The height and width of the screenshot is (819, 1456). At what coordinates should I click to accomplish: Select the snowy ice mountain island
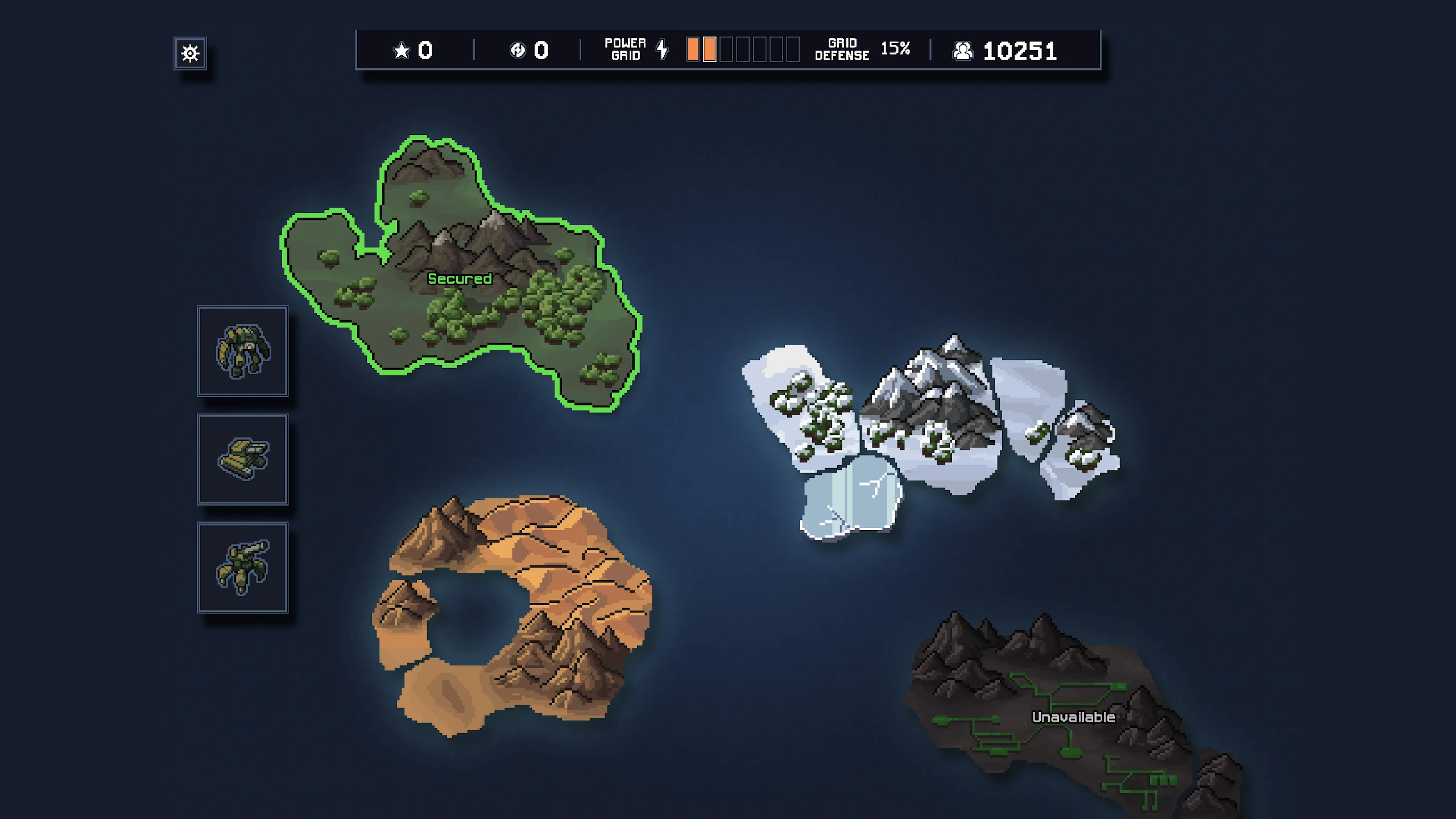click(933, 421)
